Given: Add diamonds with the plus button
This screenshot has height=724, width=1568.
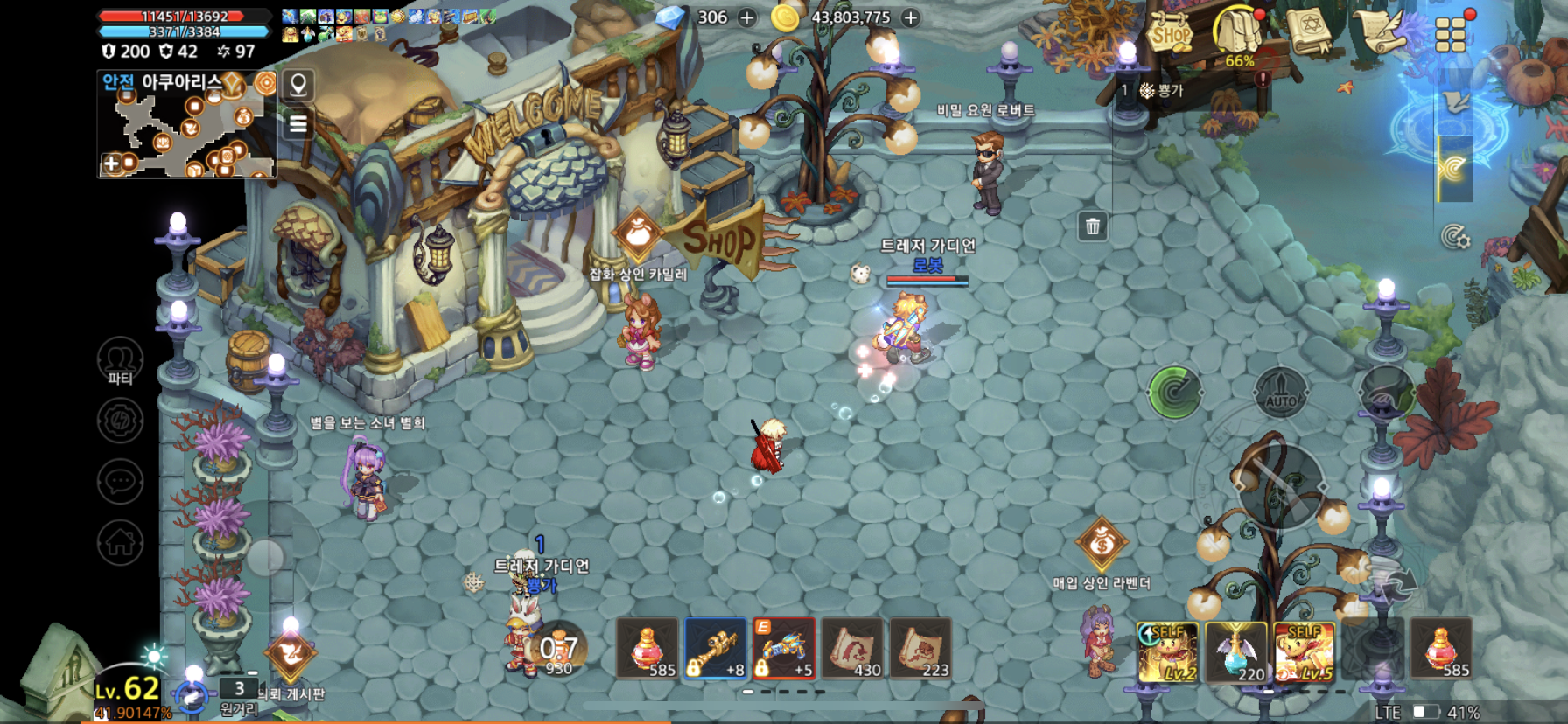Looking at the screenshot, I should tap(747, 17).
